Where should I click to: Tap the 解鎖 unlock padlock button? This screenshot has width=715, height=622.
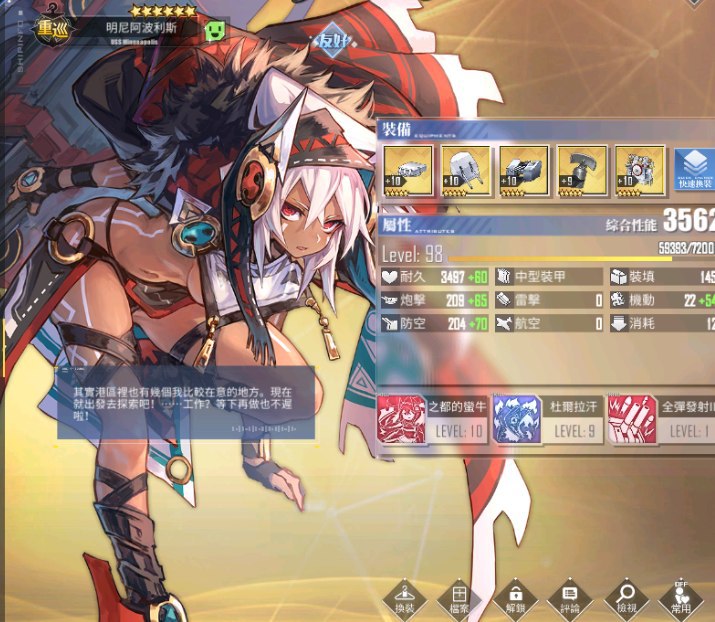515,598
